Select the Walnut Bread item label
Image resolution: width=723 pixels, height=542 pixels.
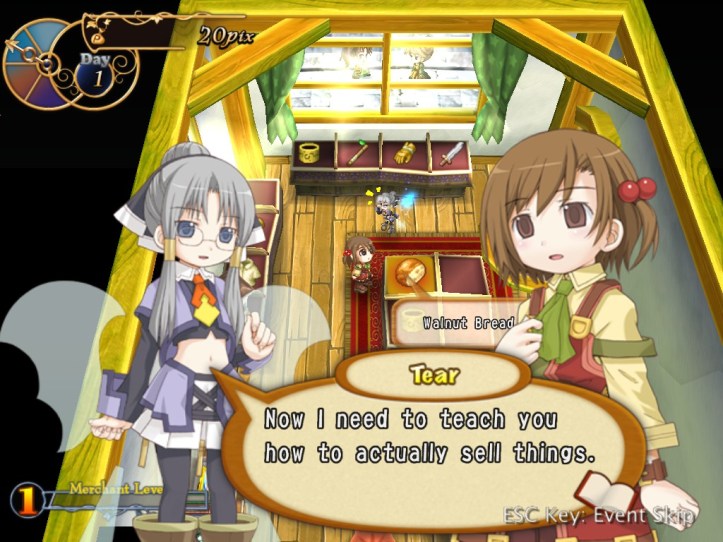(465, 323)
